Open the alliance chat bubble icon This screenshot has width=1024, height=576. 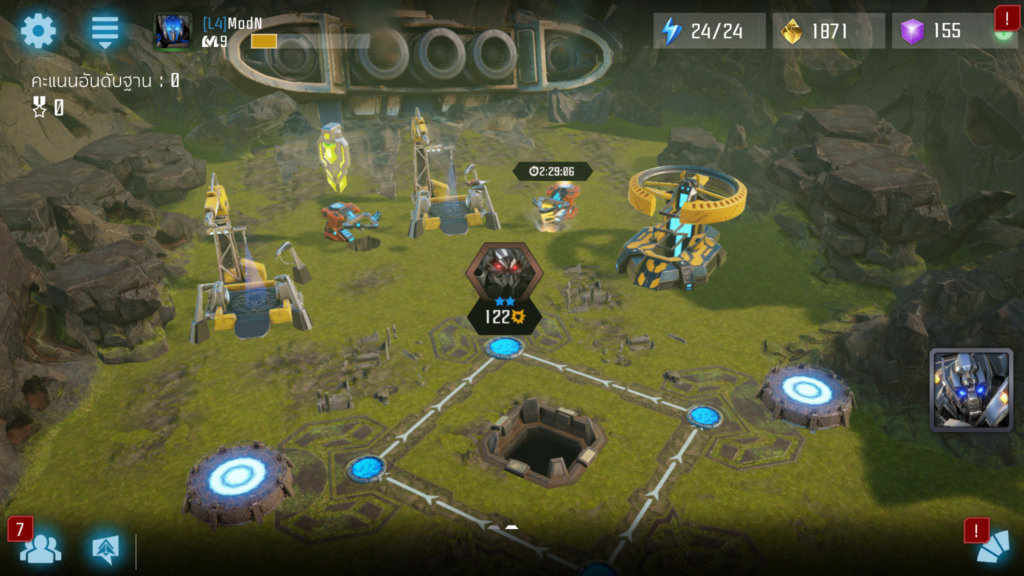pos(104,548)
